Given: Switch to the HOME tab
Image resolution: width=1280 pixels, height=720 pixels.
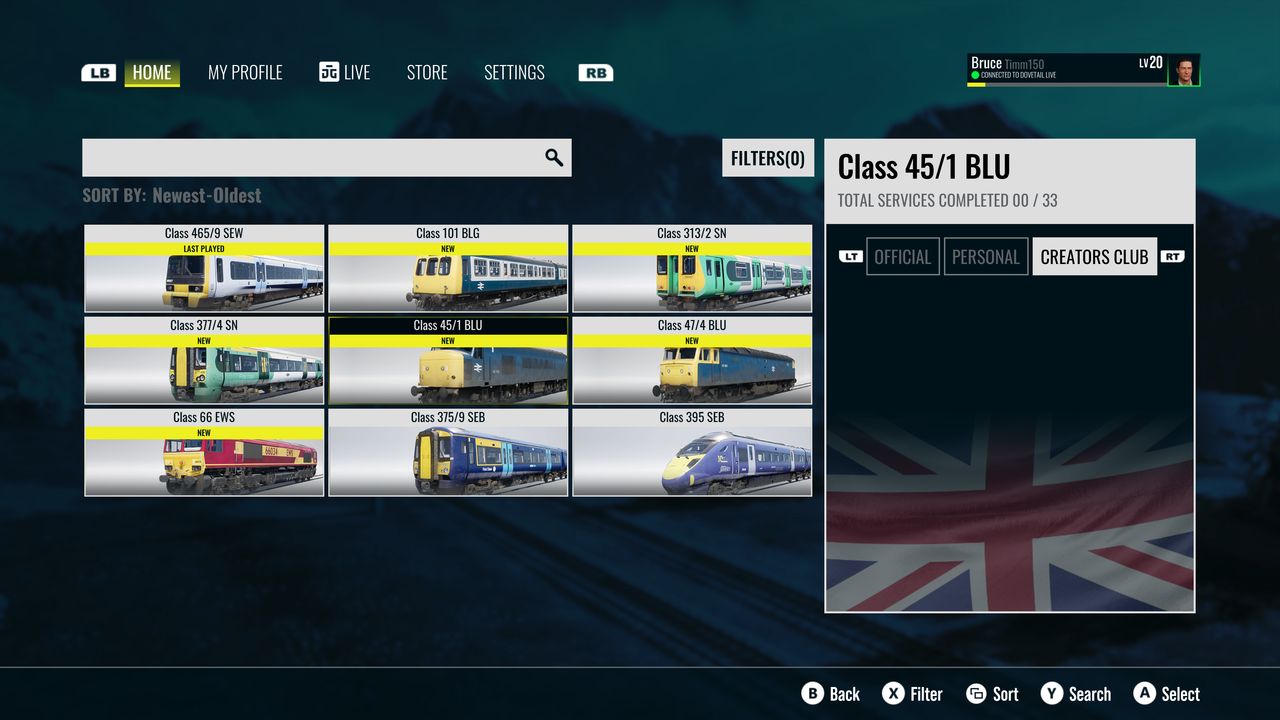Looking at the screenshot, I should point(152,72).
